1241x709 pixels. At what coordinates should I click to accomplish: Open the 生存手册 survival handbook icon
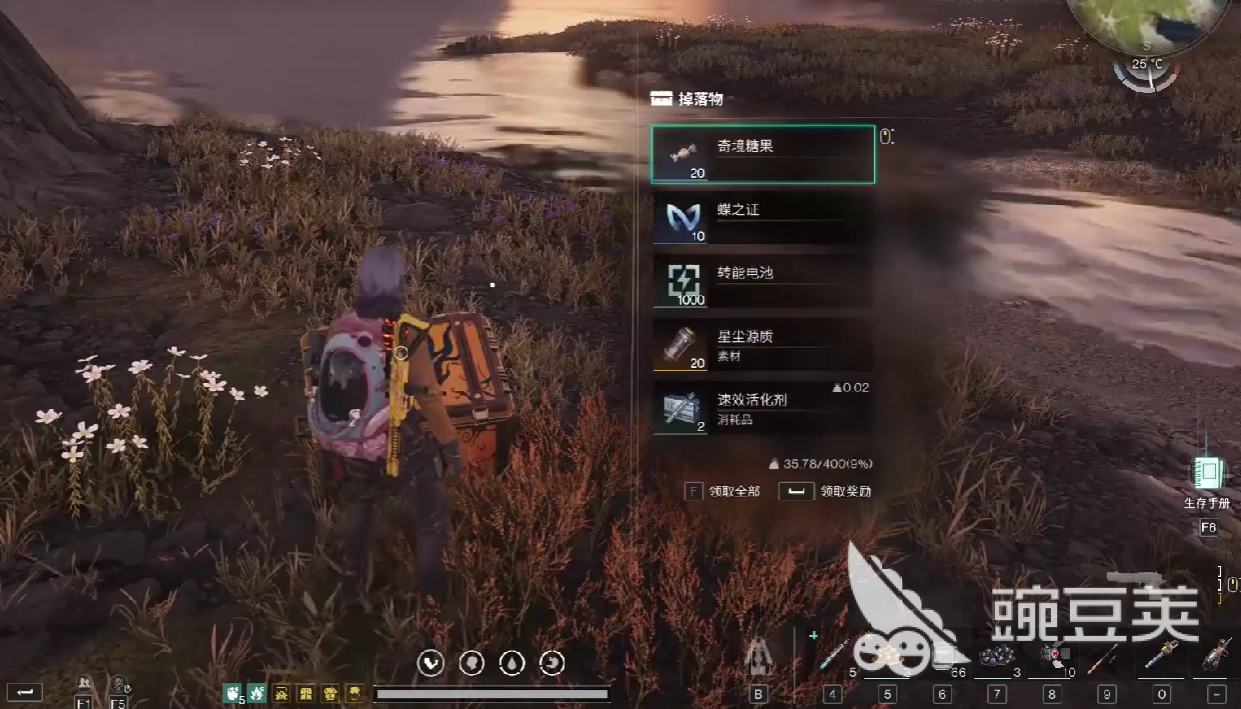coord(1209,473)
